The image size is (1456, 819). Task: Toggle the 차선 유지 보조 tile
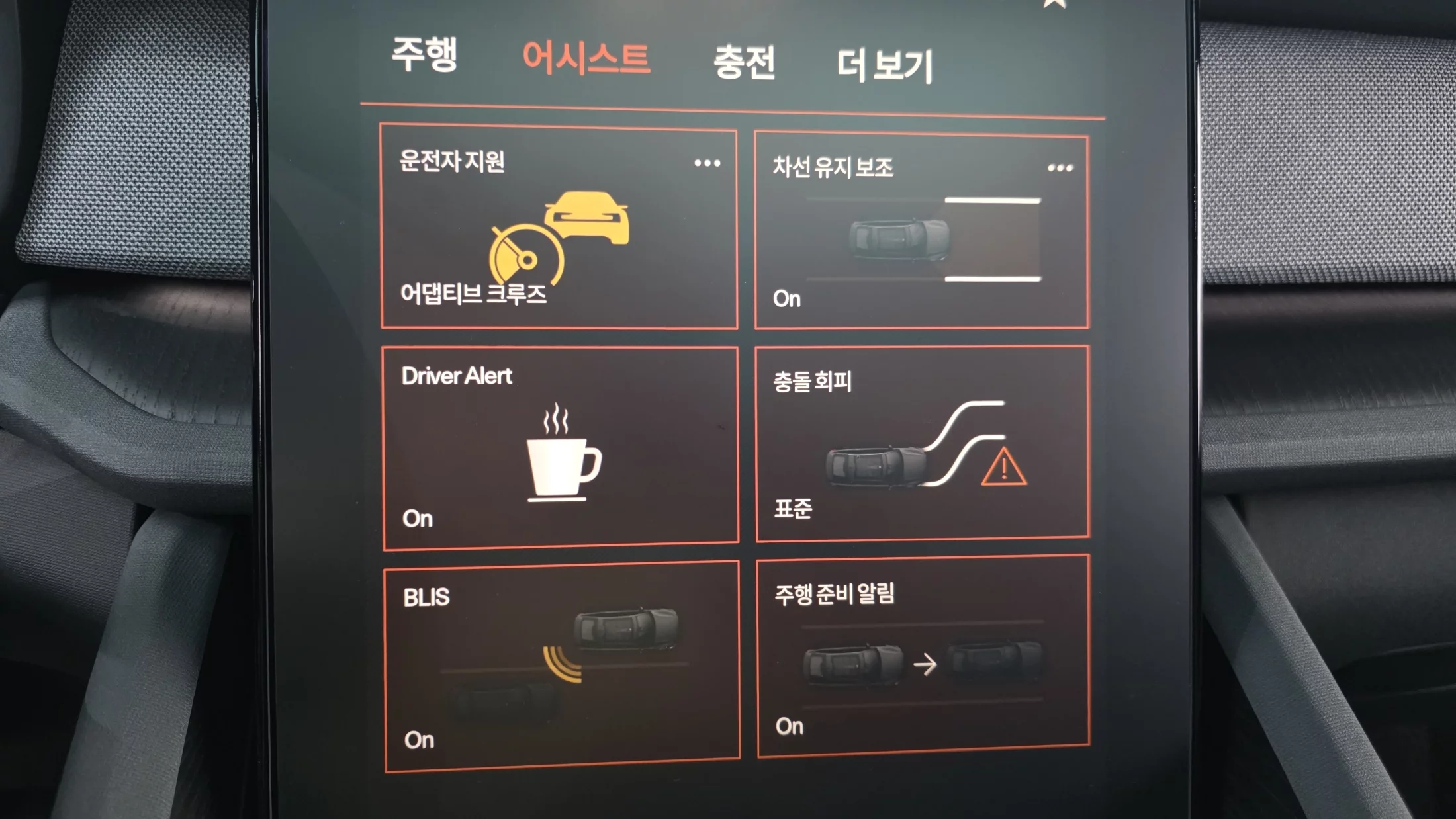tap(921, 233)
